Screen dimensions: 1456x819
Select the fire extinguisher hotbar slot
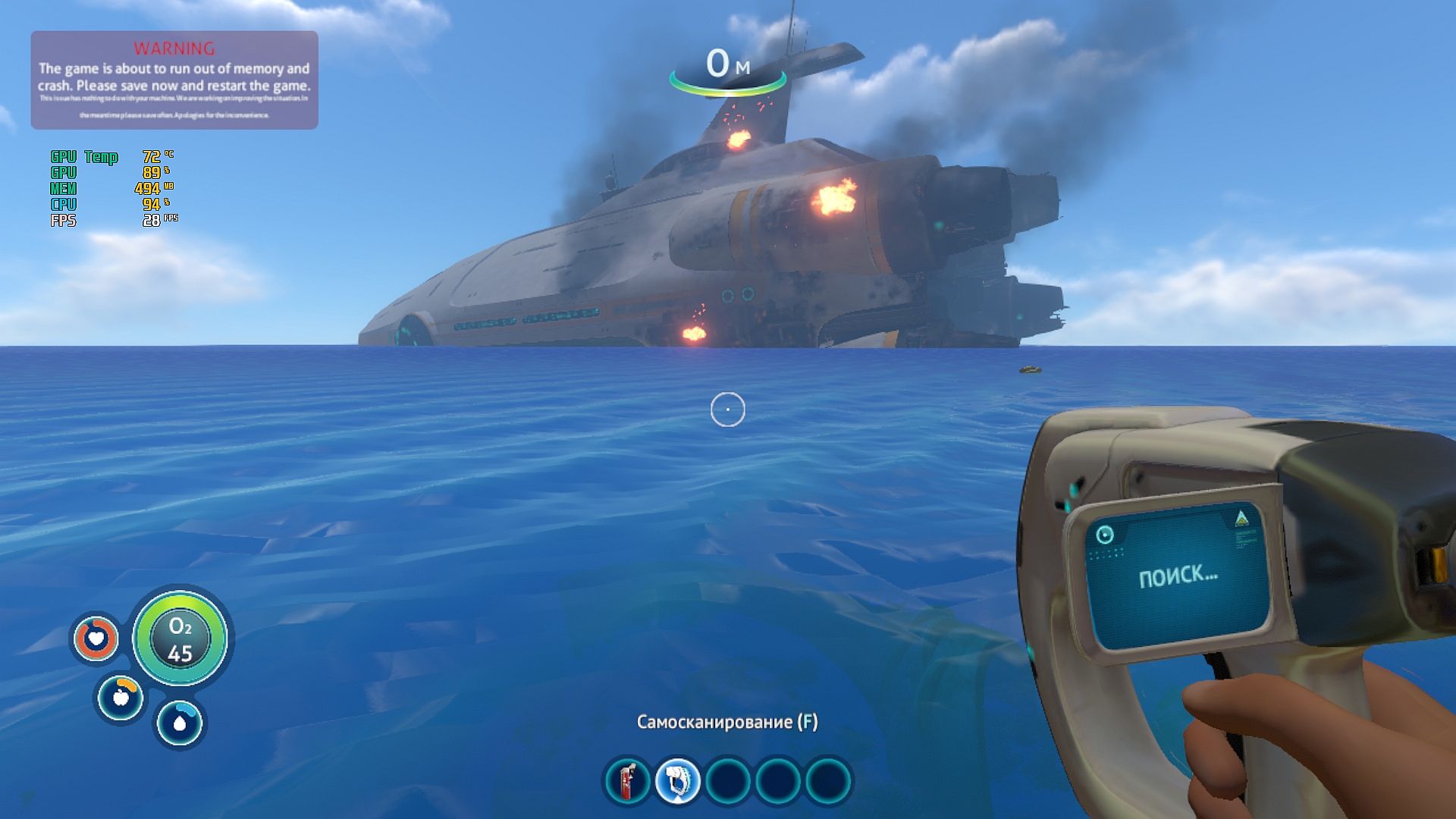(627, 781)
